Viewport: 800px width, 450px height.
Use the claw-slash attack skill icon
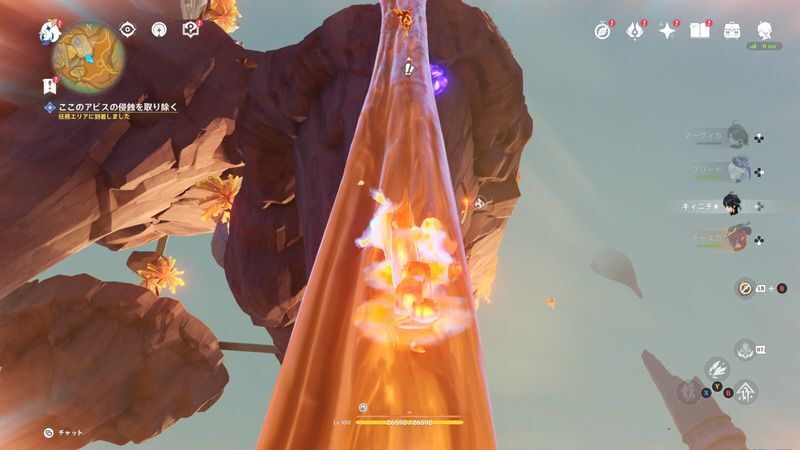click(716, 371)
